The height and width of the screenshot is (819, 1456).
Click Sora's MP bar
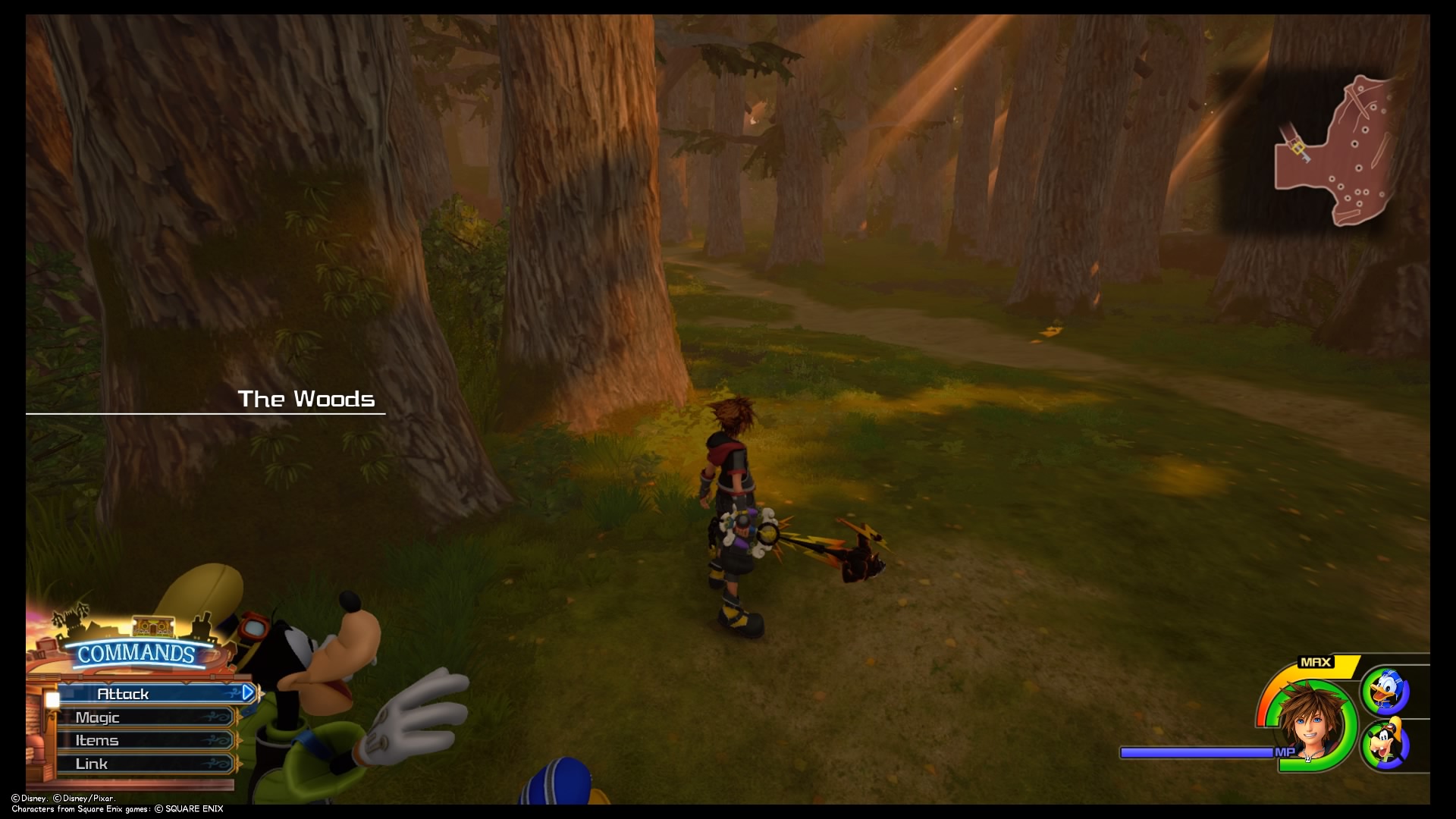pos(1198,752)
